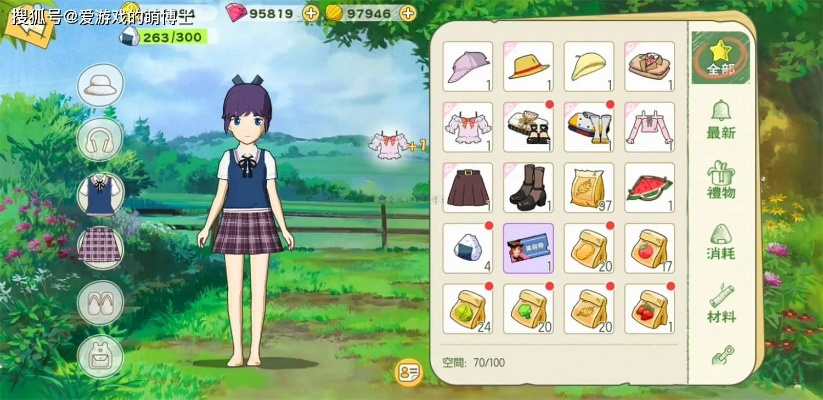
Task: Select the purple cap item
Action: 467,66
